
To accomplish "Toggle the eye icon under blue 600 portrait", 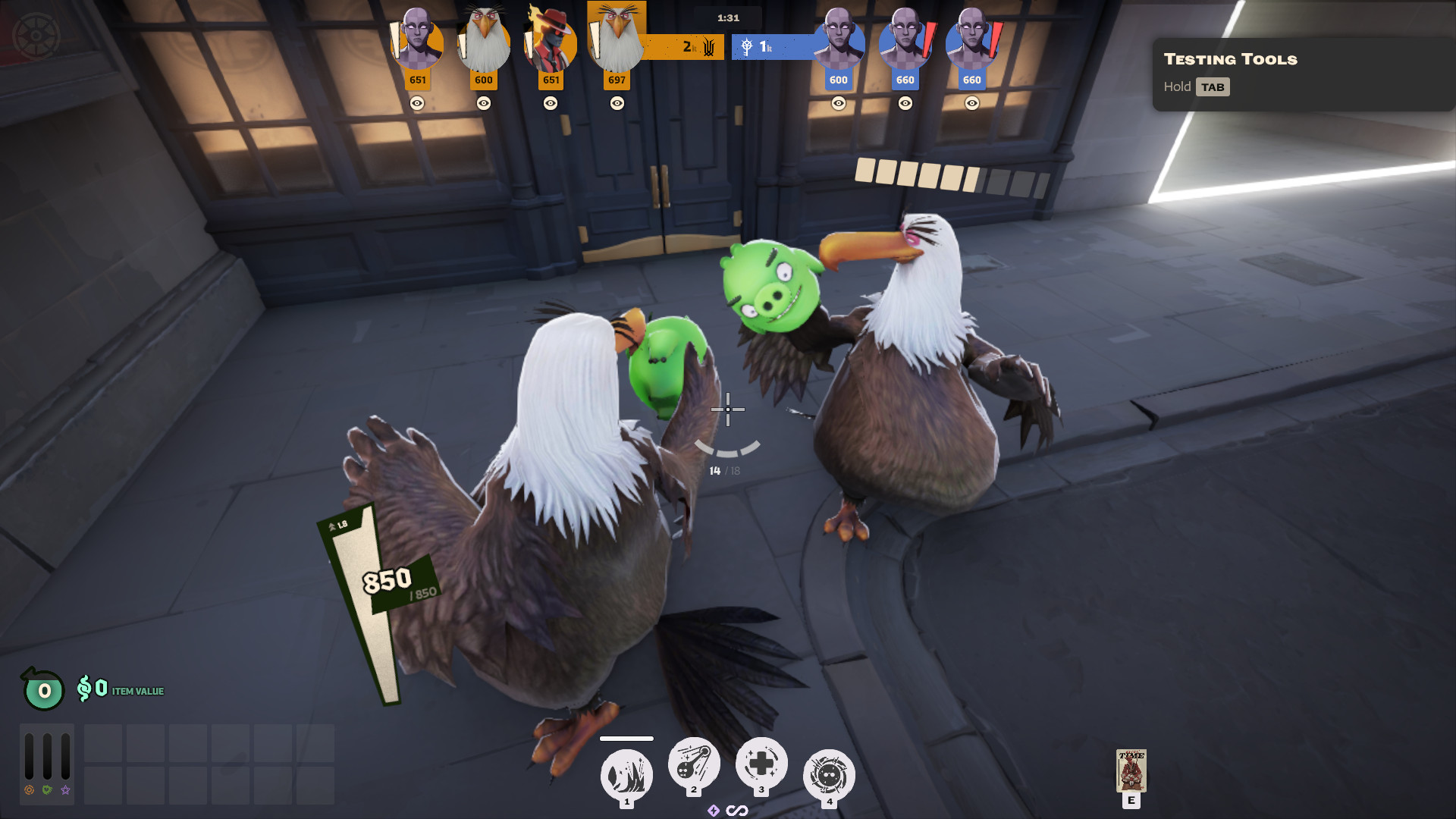I will click(x=839, y=103).
